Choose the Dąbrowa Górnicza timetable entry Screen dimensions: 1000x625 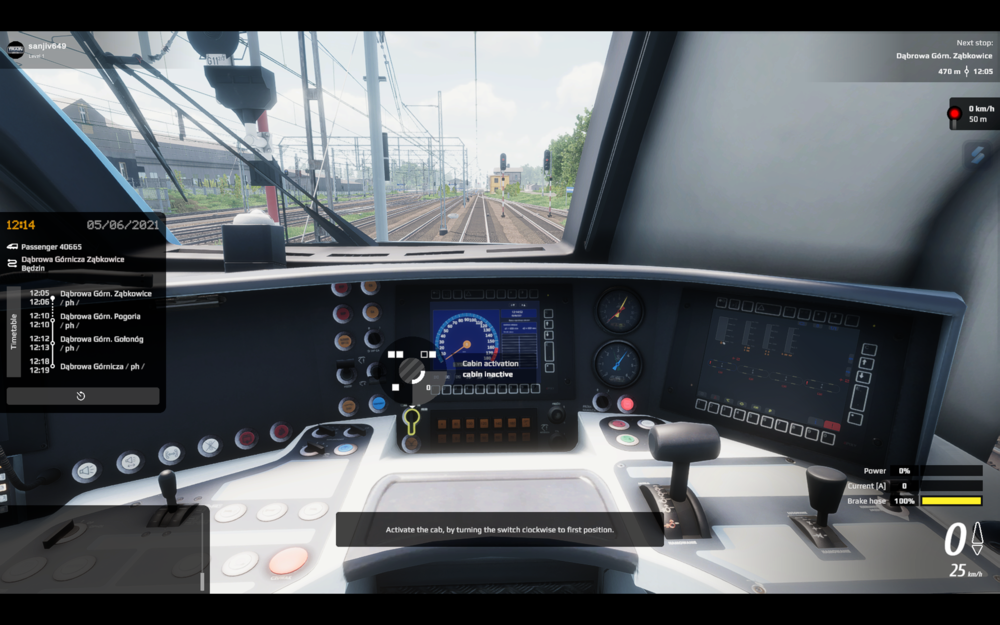pyautogui.click(x=100, y=366)
